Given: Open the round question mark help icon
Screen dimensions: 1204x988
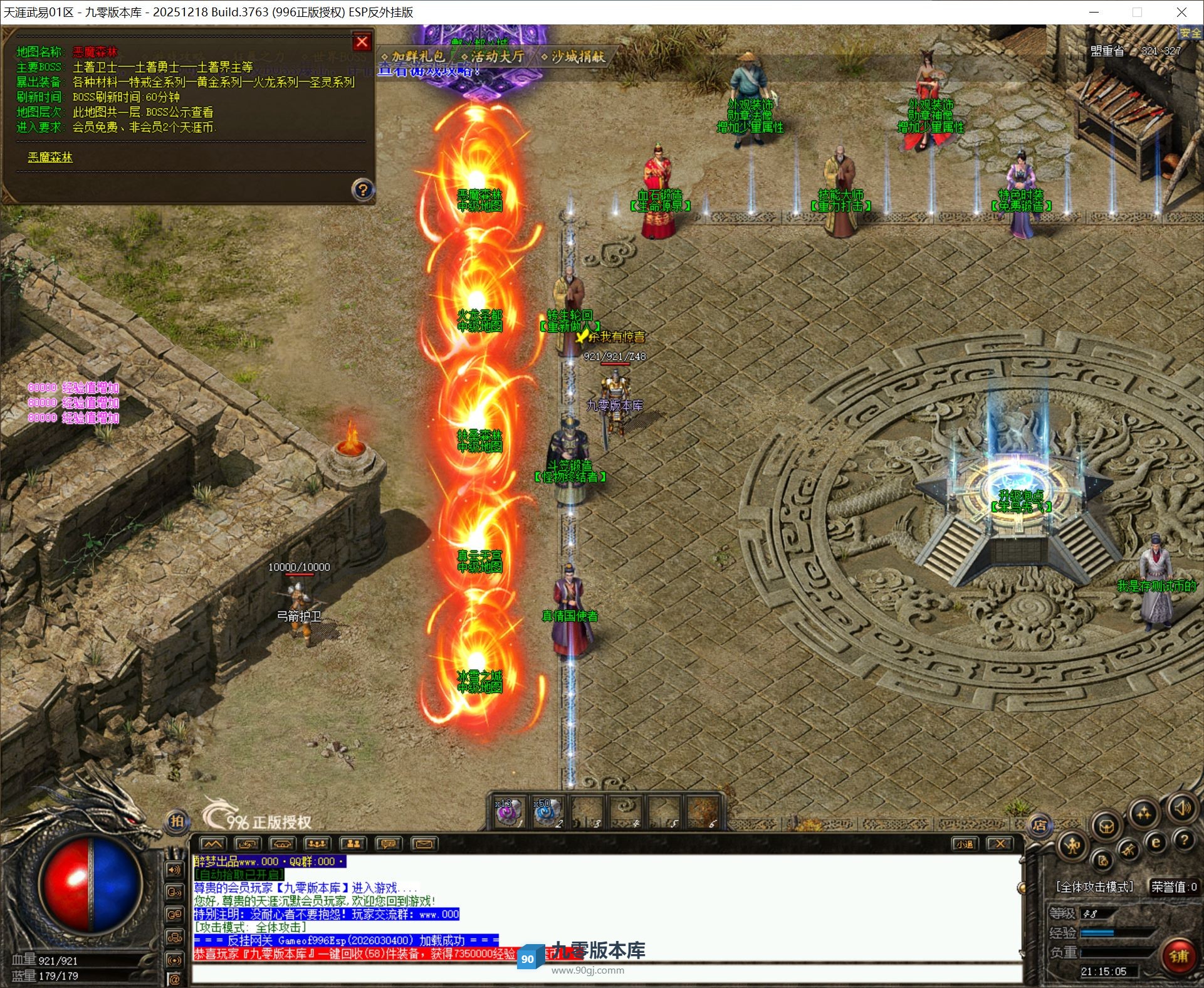Looking at the screenshot, I should point(1183,839).
